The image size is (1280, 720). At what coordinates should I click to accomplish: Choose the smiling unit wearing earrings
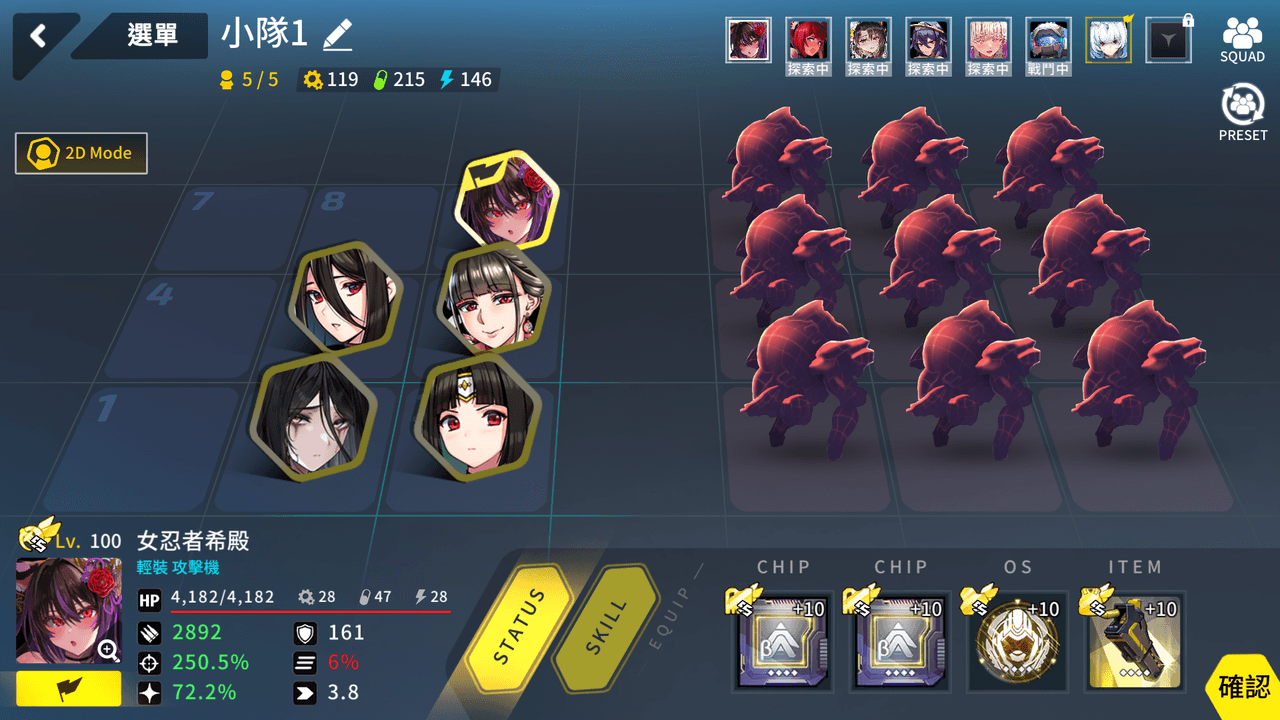point(490,298)
